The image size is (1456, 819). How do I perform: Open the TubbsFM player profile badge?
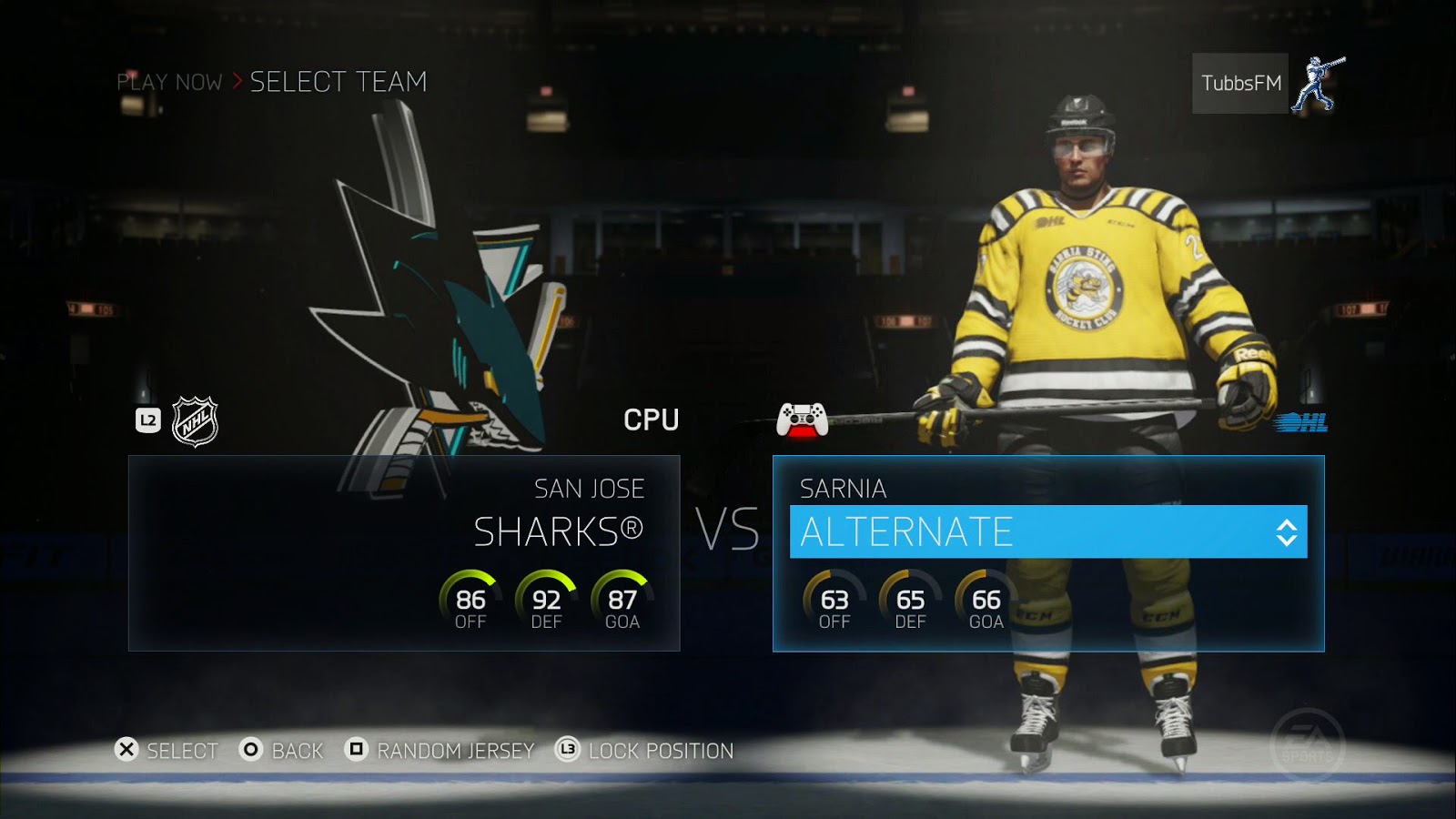1240,84
